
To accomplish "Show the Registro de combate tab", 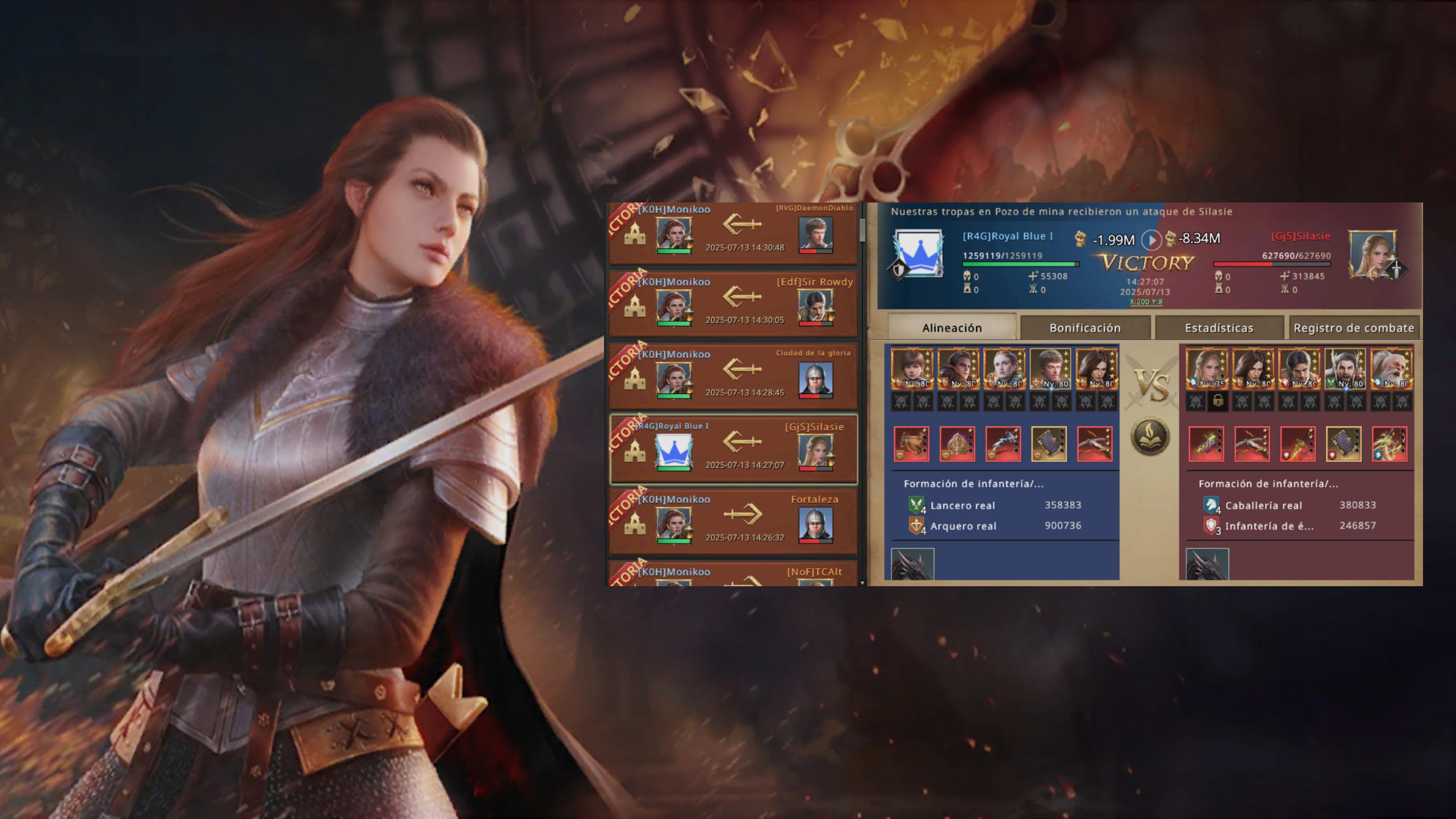I will tap(1353, 328).
